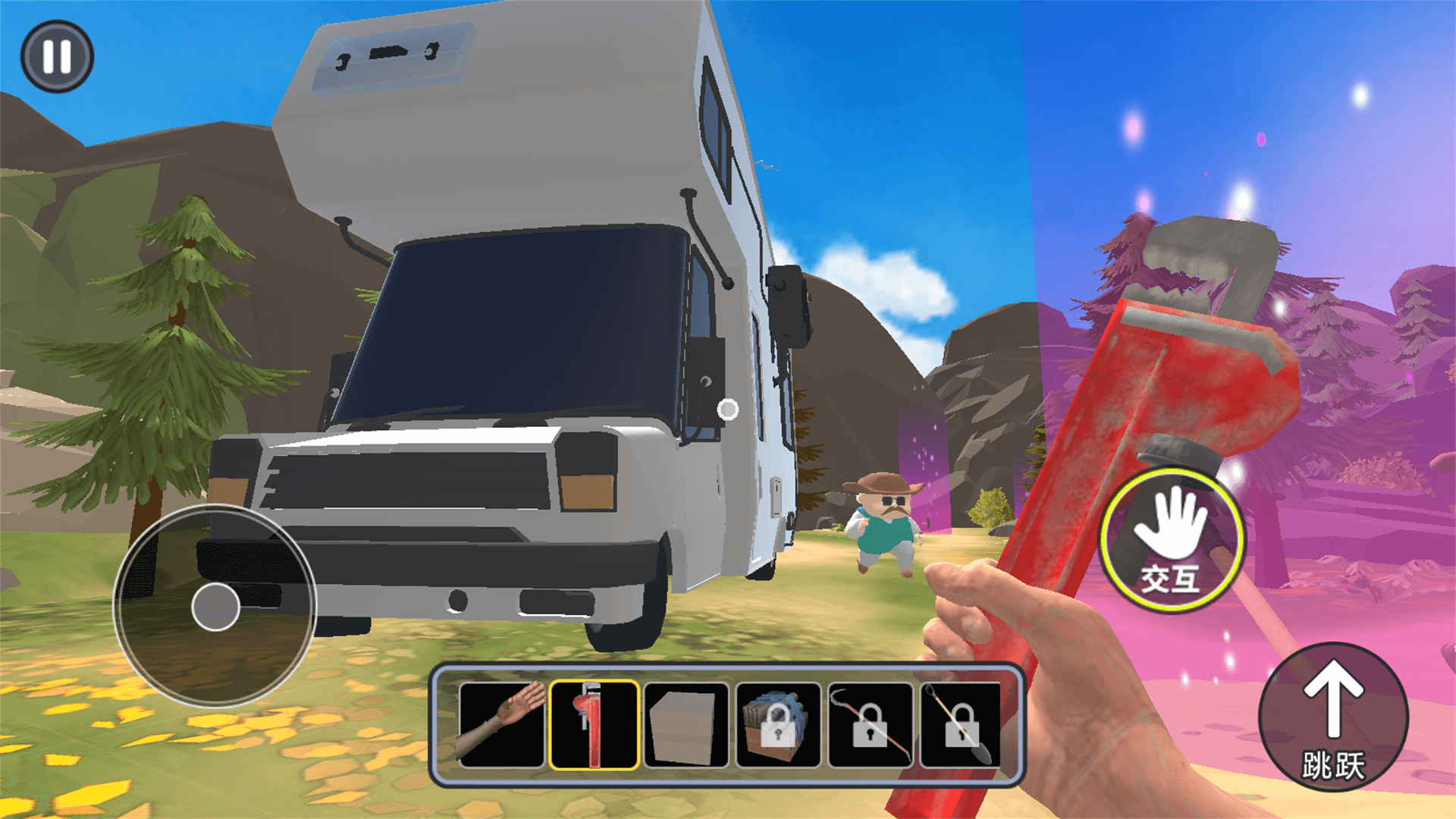
Task: Hit the 跳跃 jump arrow button
Action: click(x=1333, y=717)
